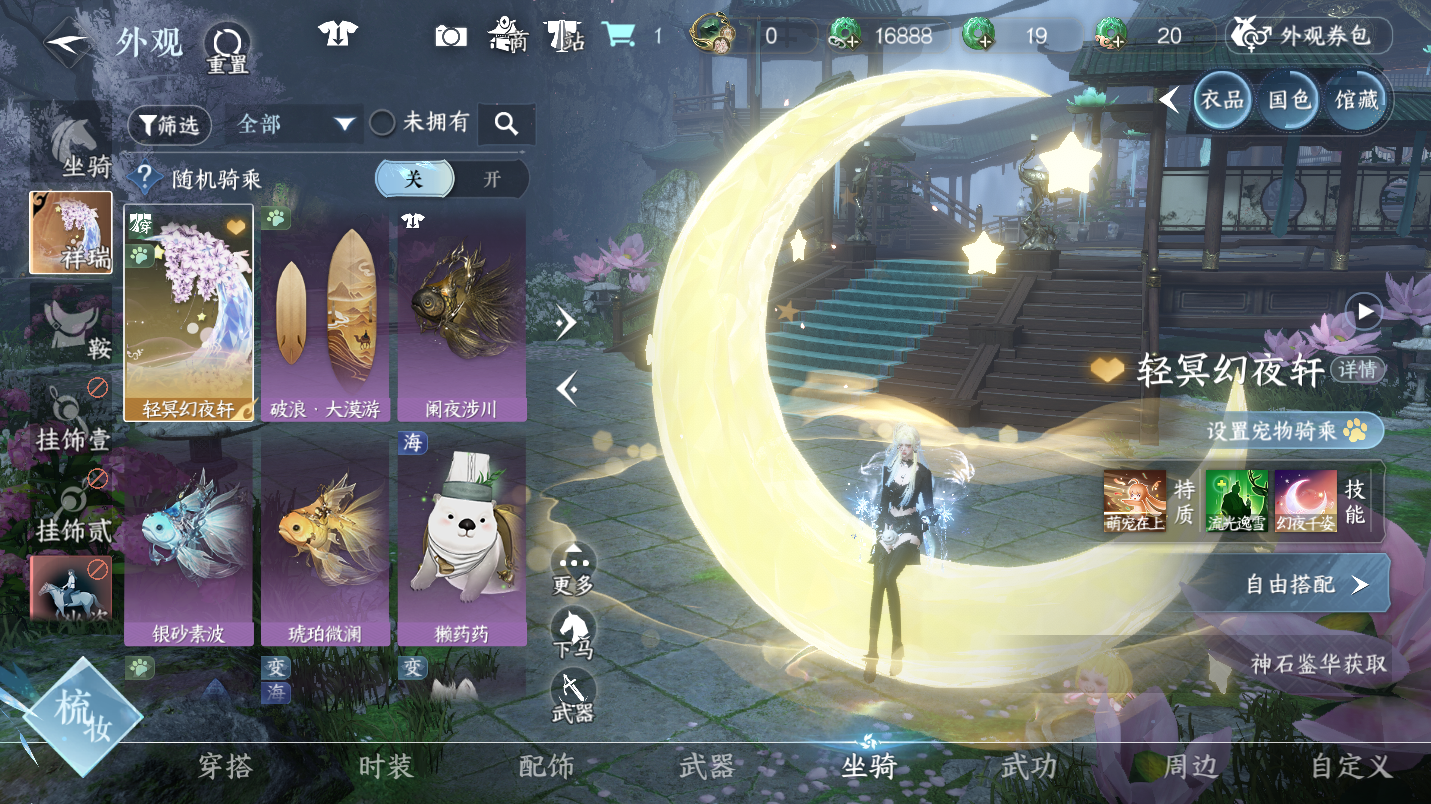Open the 筛选 filter options
This screenshot has height=804, width=1431.
(169, 124)
